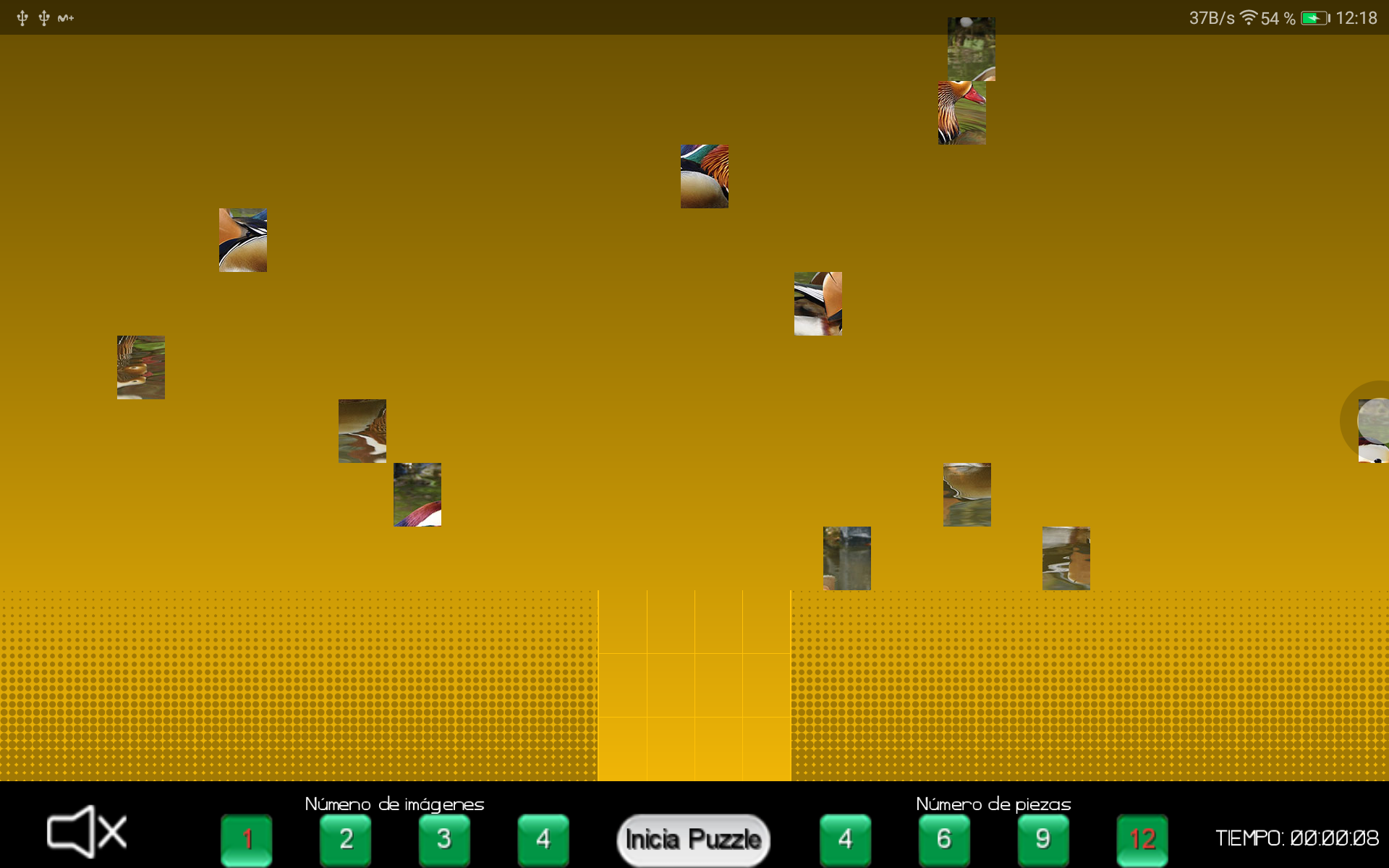Select 2 images for the puzzle
This screenshot has height=868, width=1389.
(346, 839)
